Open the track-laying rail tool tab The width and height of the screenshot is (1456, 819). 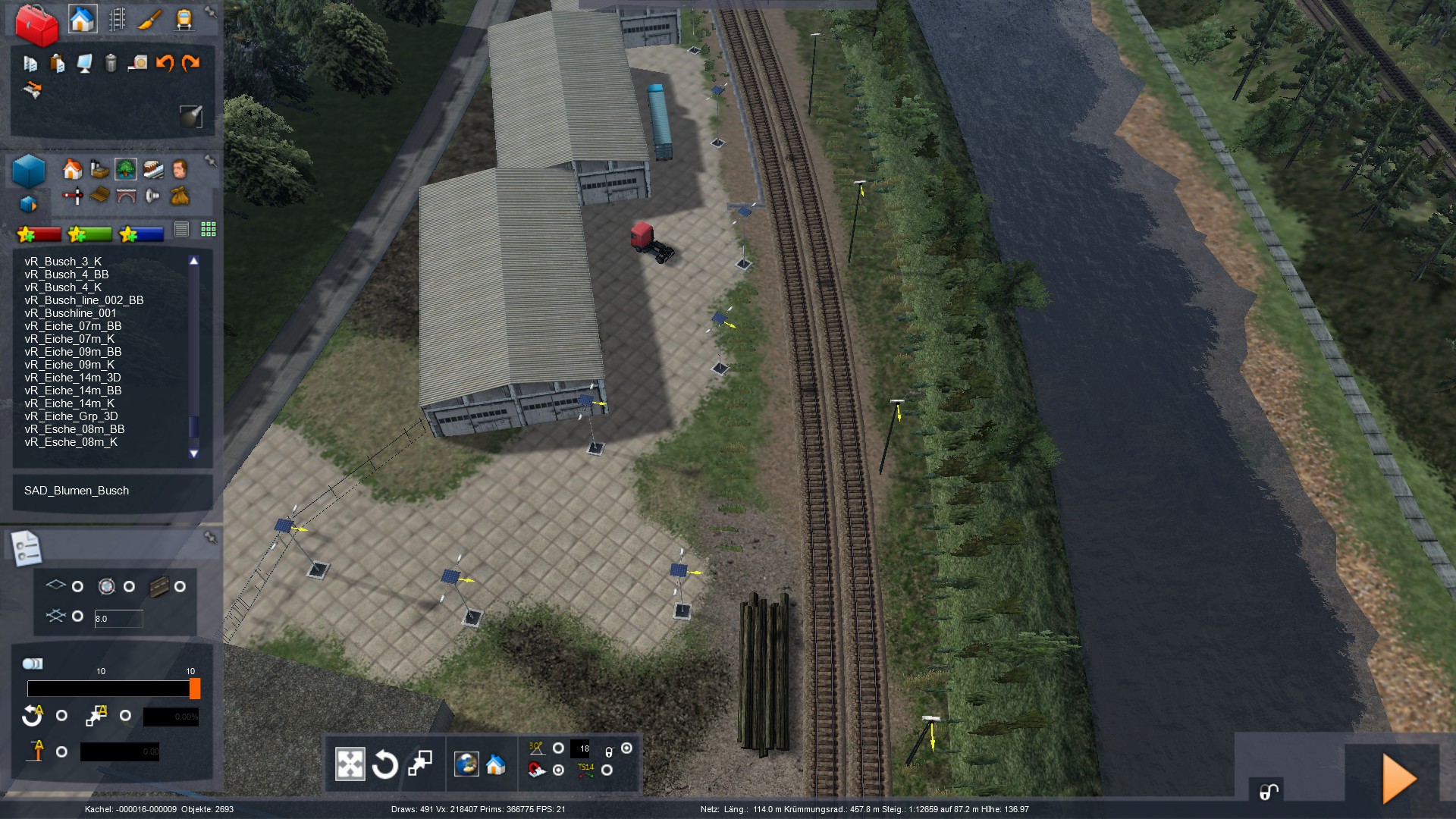click(x=117, y=19)
